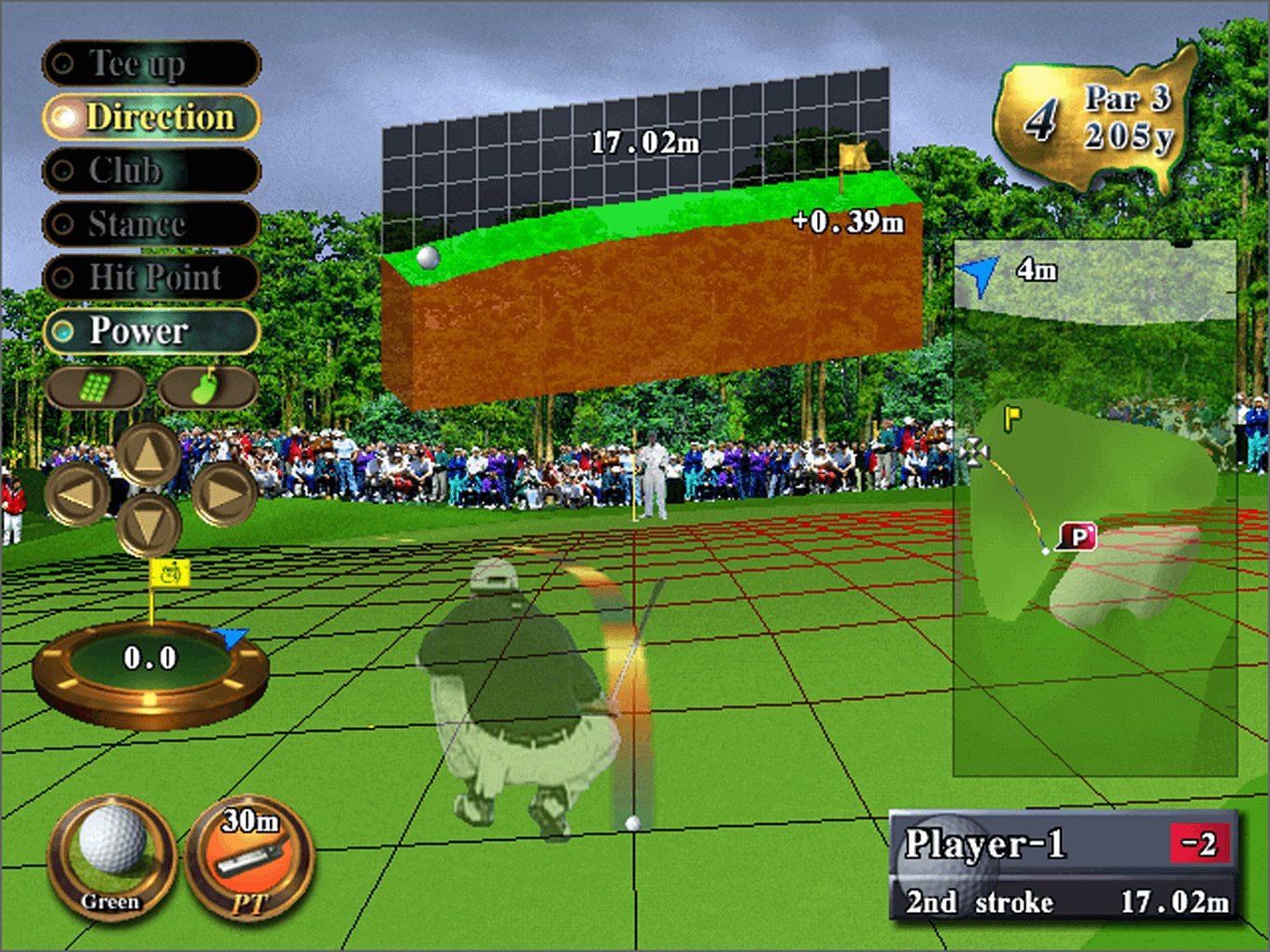Click the Green ball lie icon
The image size is (1270, 952).
[111, 858]
